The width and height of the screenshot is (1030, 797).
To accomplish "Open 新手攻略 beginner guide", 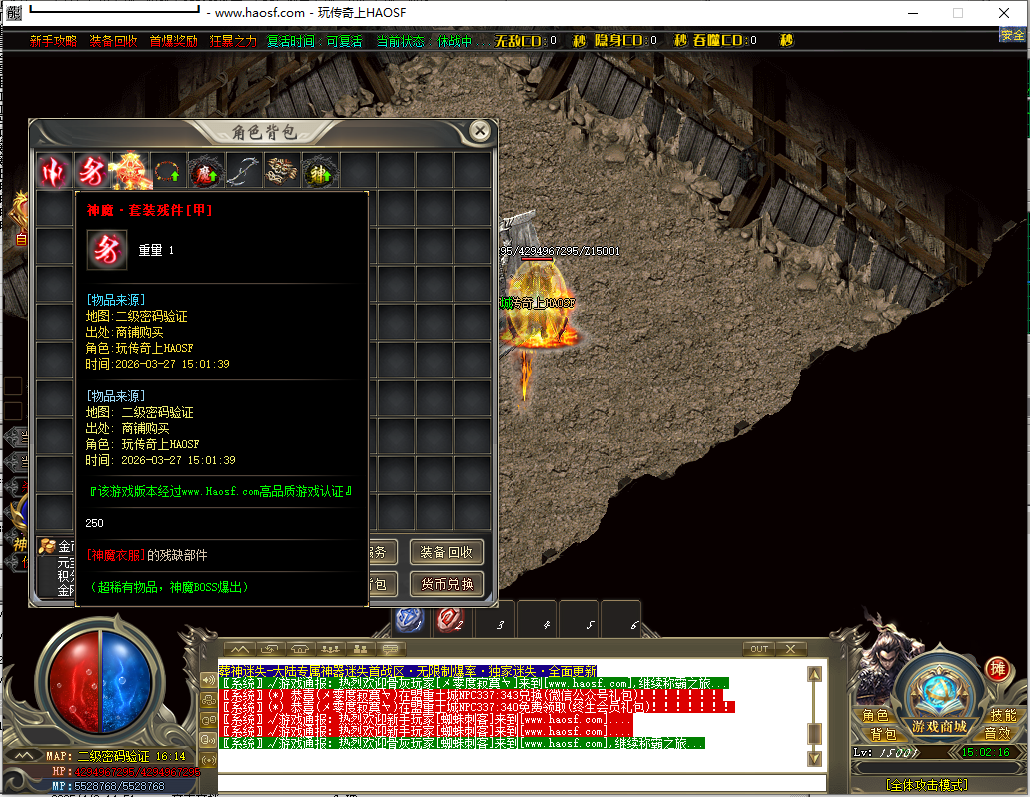I will click(x=53, y=41).
